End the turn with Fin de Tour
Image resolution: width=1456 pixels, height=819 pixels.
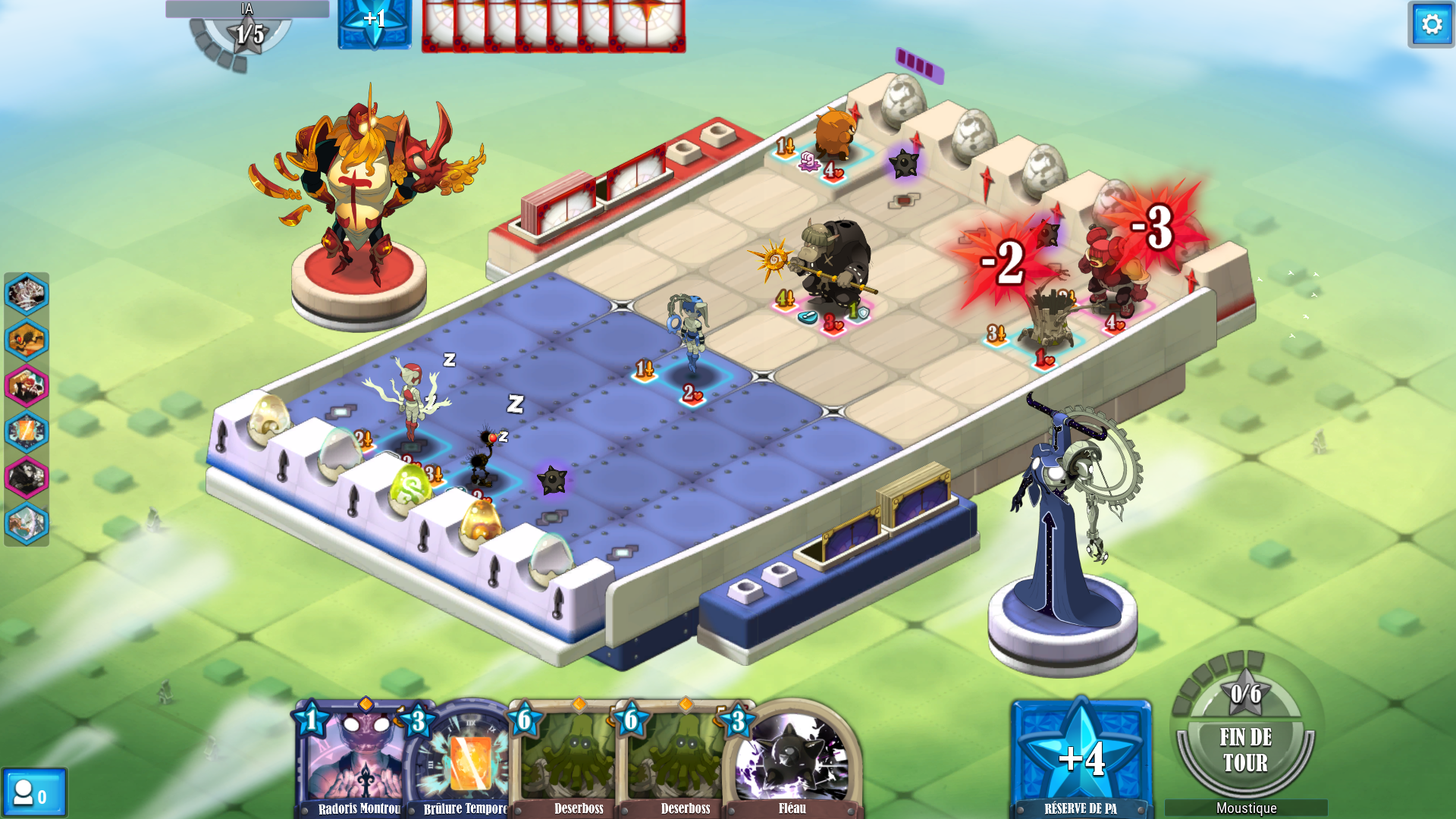pos(1244,749)
